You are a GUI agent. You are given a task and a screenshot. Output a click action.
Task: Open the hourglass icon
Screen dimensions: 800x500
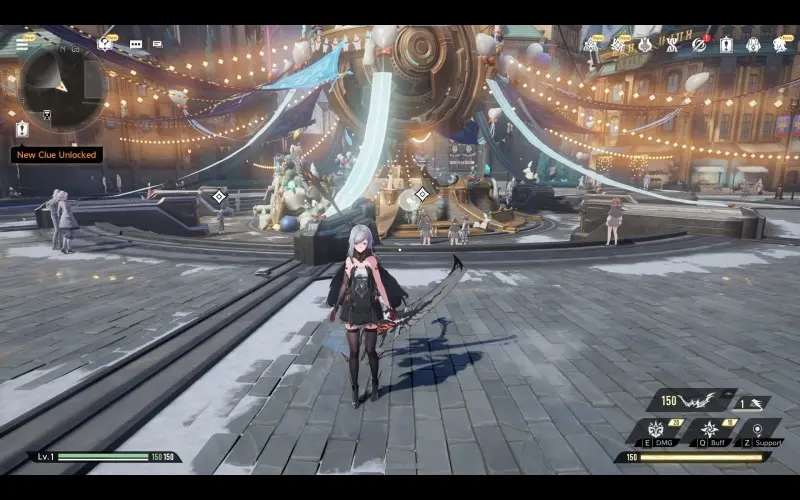(672, 45)
